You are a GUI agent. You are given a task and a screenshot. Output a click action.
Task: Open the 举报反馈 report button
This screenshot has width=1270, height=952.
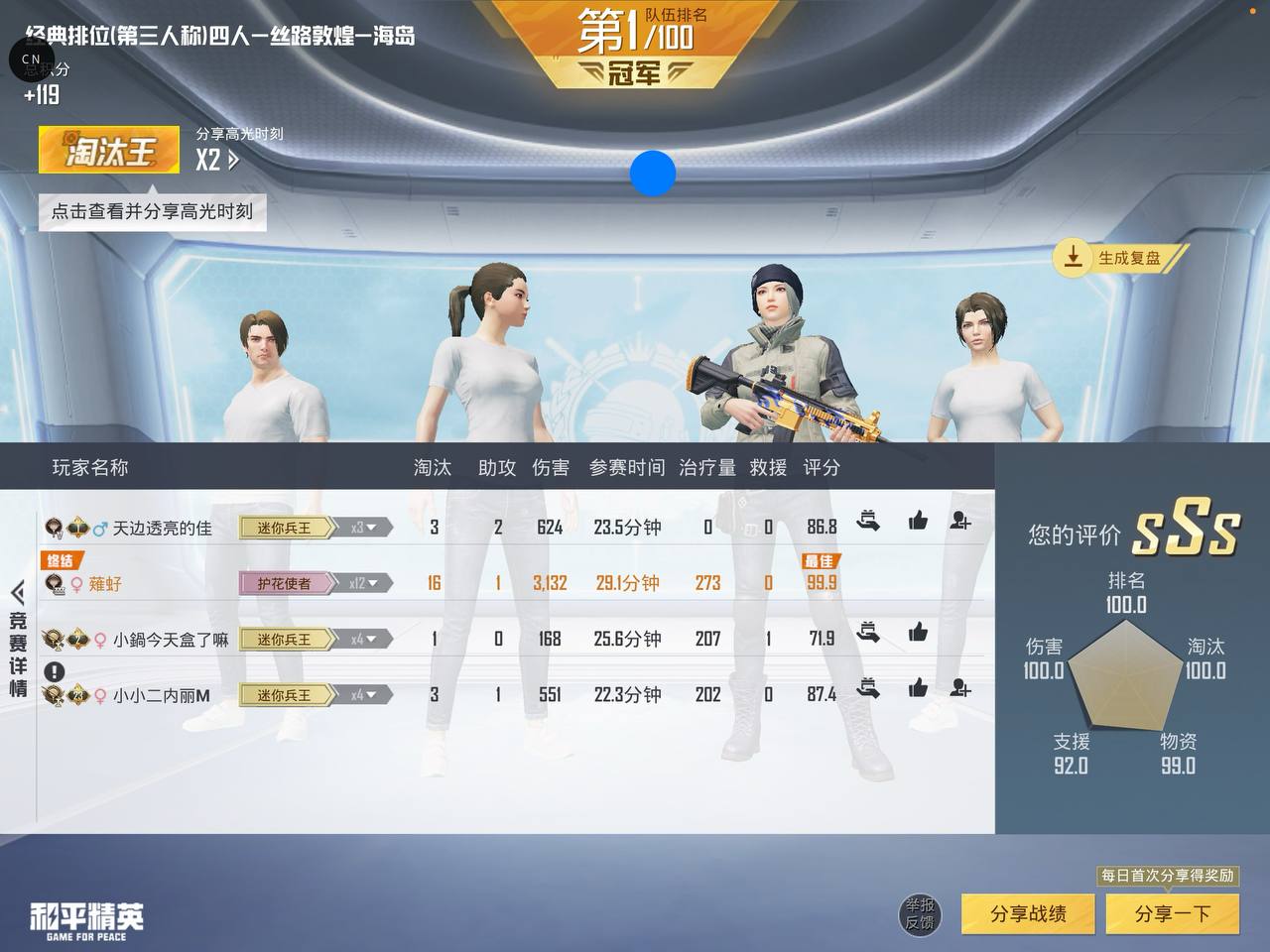pyautogui.click(x=920, y=913)
